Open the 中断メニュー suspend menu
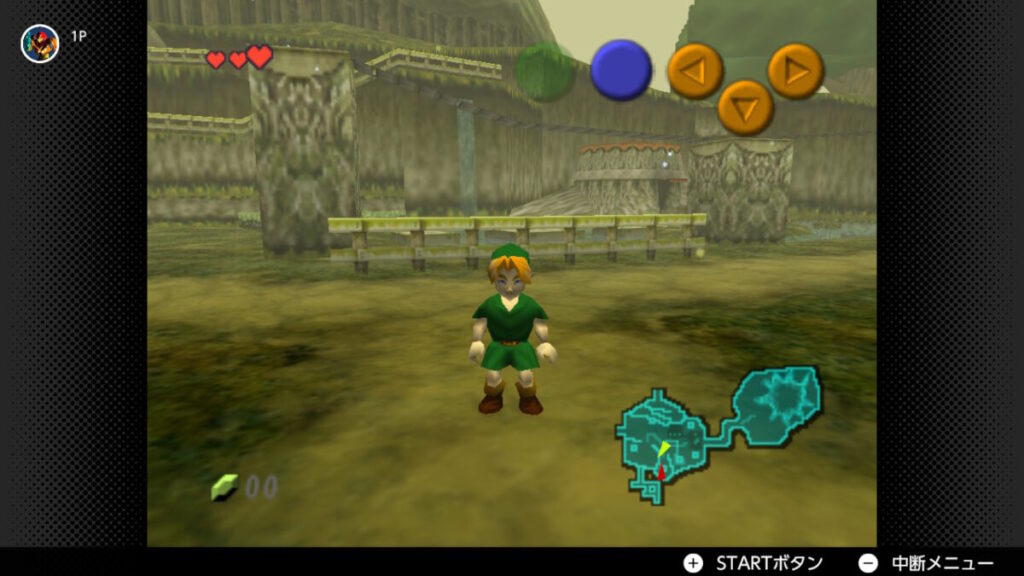 (927, 563)
